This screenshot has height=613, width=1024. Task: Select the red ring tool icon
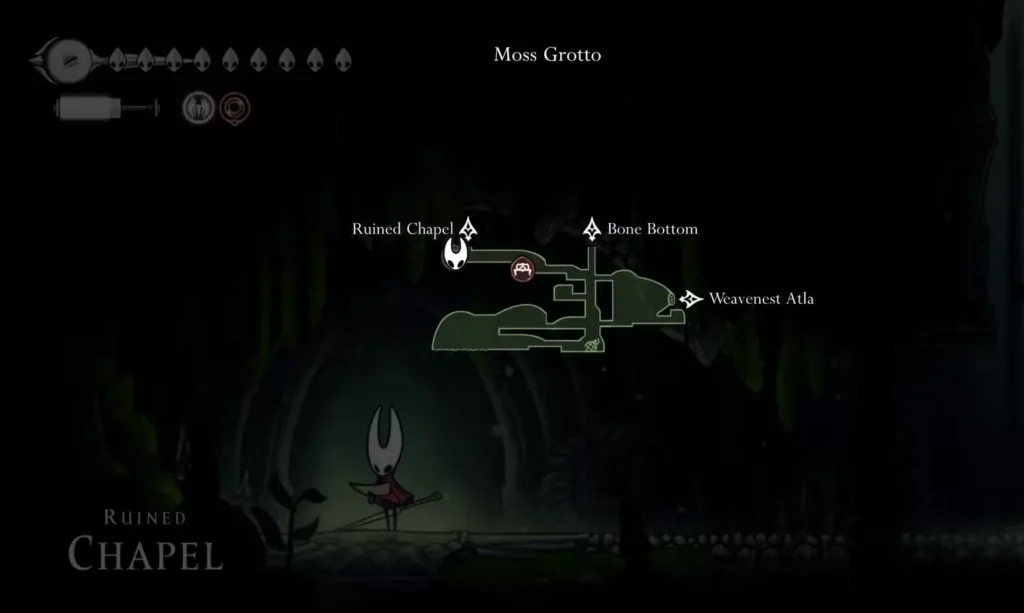tap(235, 107)
